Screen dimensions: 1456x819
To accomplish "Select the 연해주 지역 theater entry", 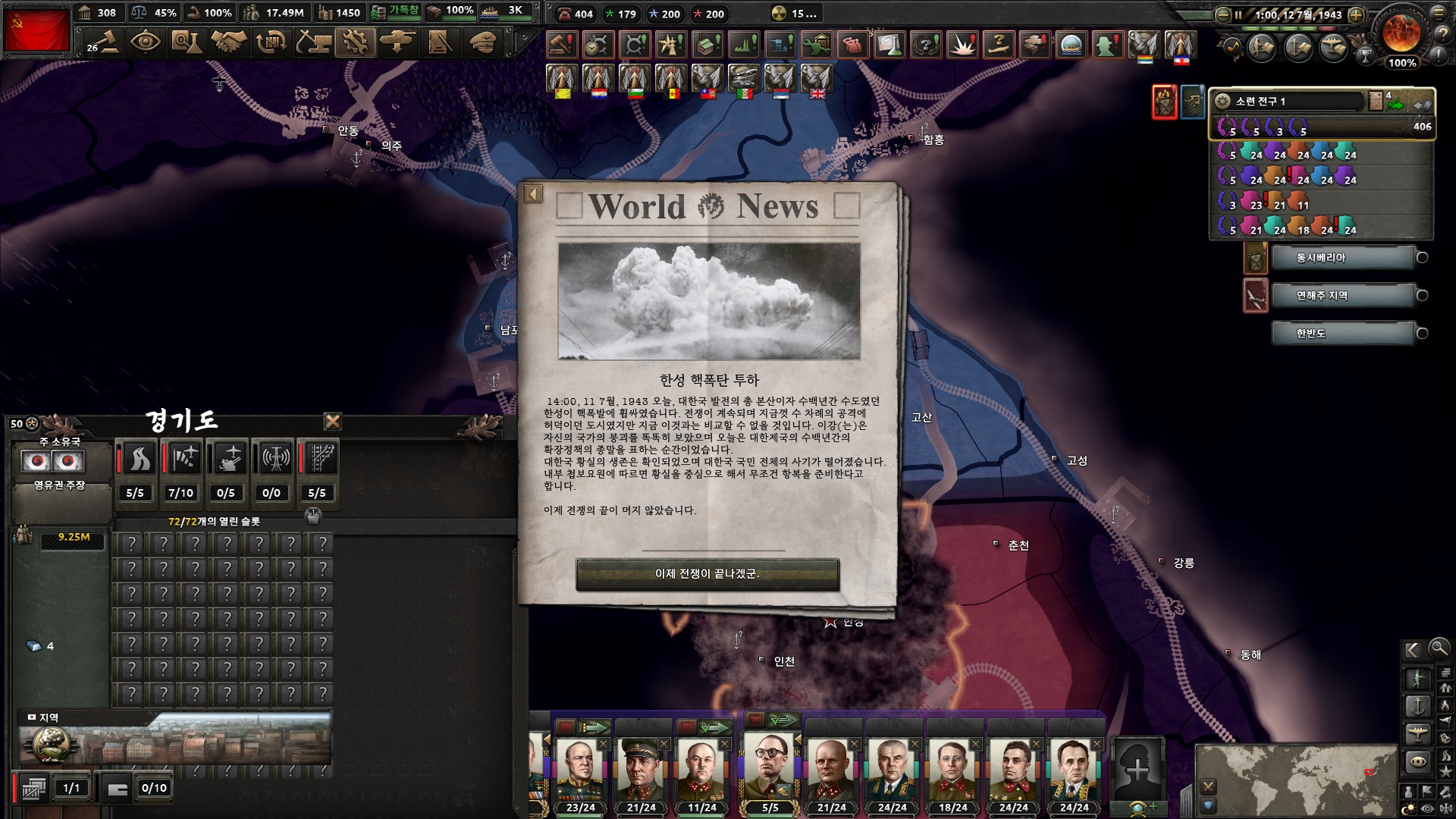I will [x=1343, y=296].
